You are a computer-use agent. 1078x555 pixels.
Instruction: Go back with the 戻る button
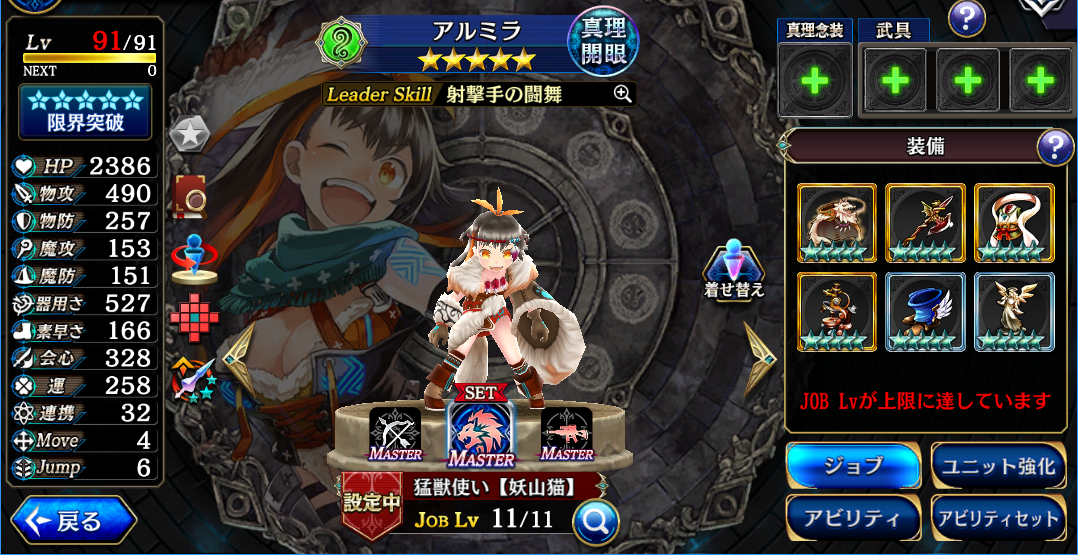[74, 521]
